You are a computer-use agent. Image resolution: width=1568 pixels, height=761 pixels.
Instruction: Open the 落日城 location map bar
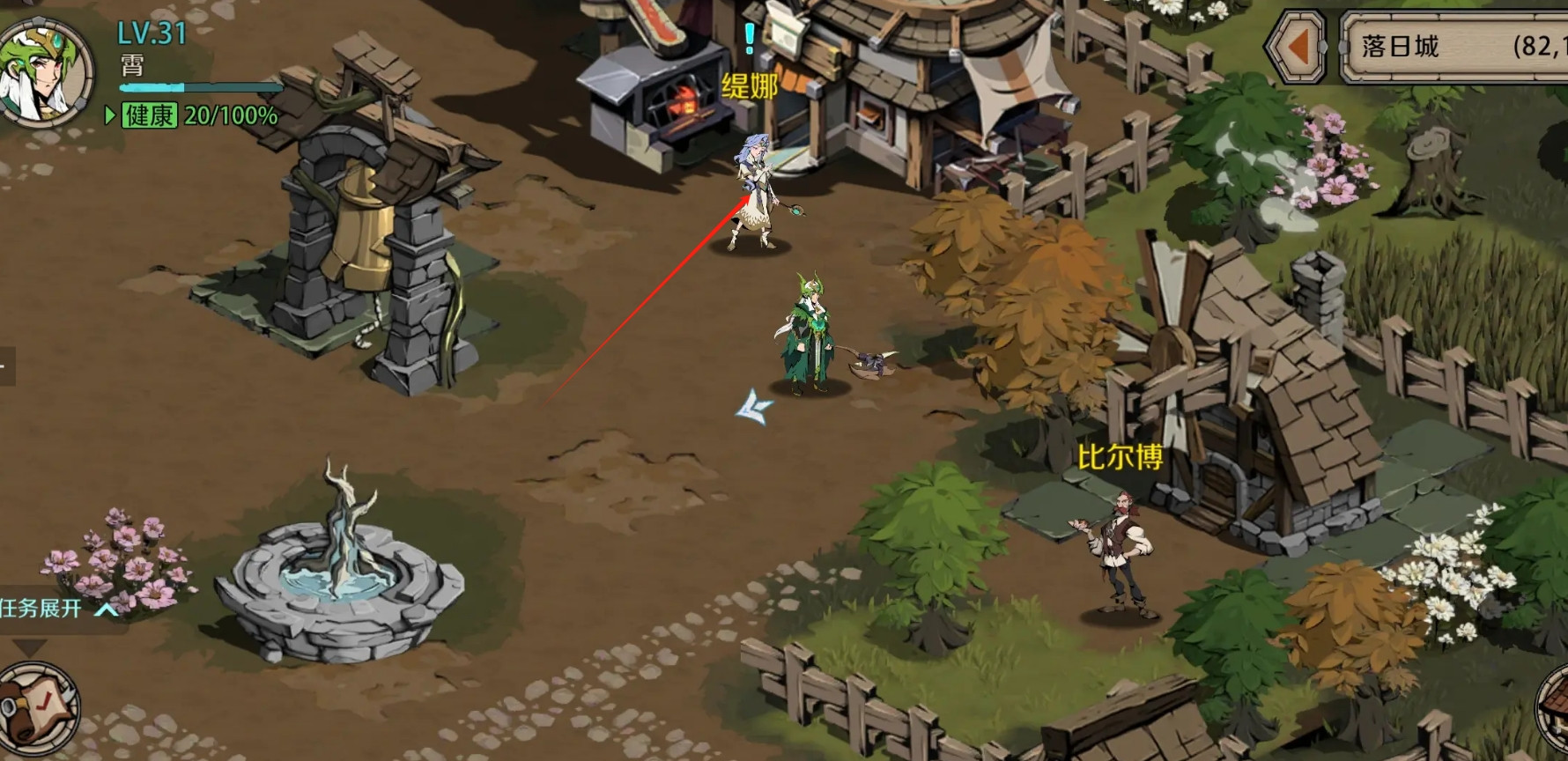point(1453,48)
